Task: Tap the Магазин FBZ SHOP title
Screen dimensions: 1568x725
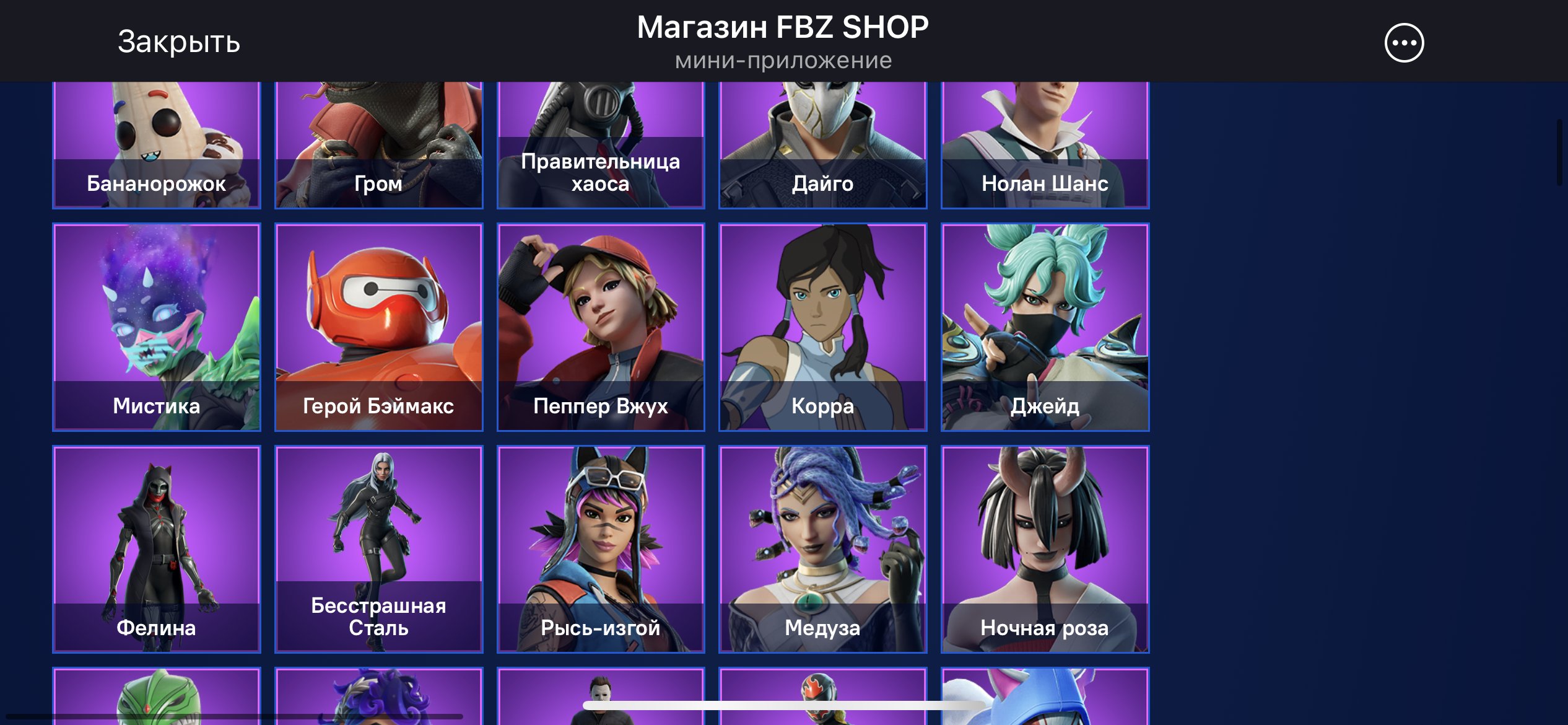Action: (783, 27)
